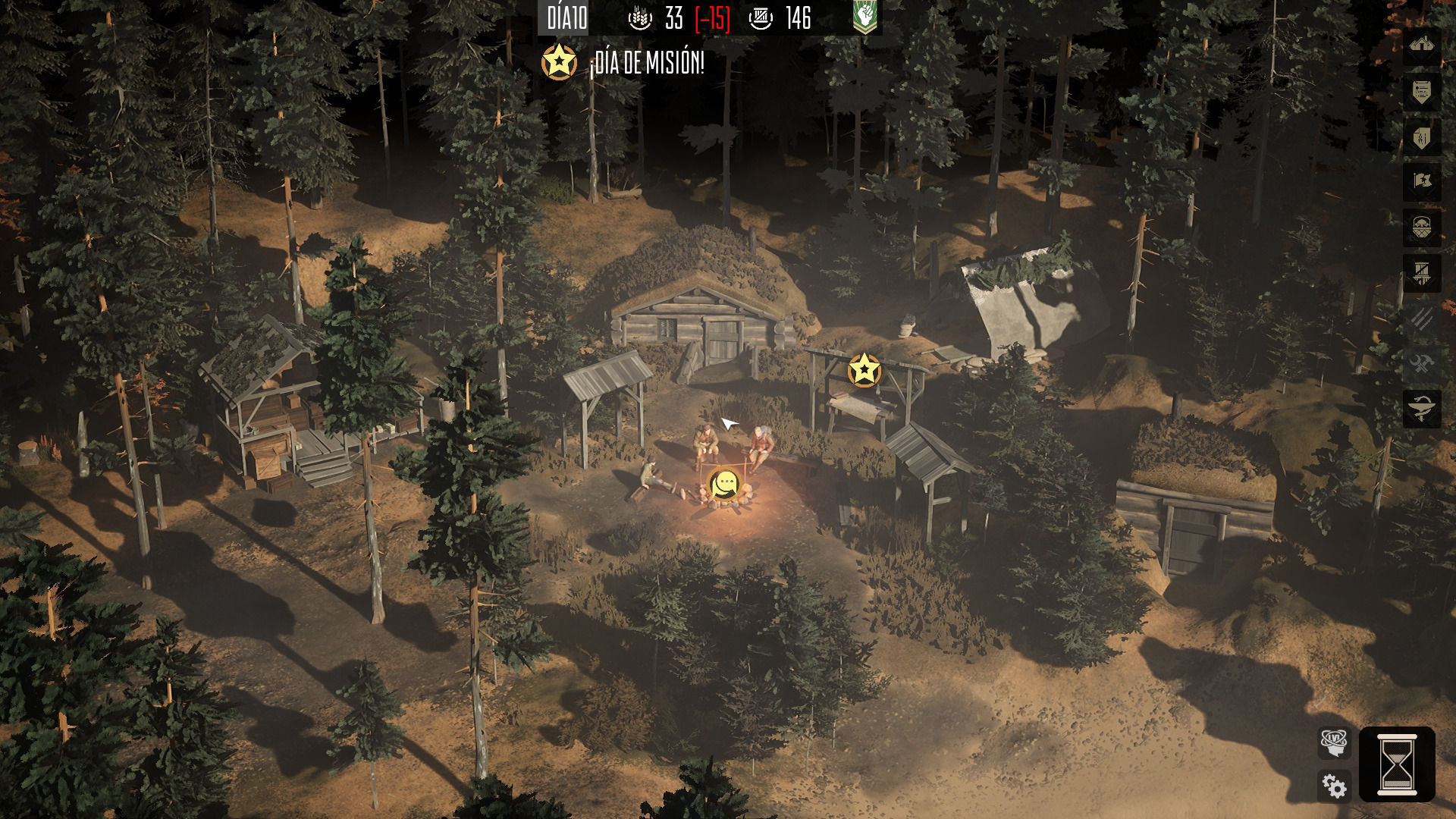End the day with the hourglass button

pyautogui.click(x=1396, y=764)
